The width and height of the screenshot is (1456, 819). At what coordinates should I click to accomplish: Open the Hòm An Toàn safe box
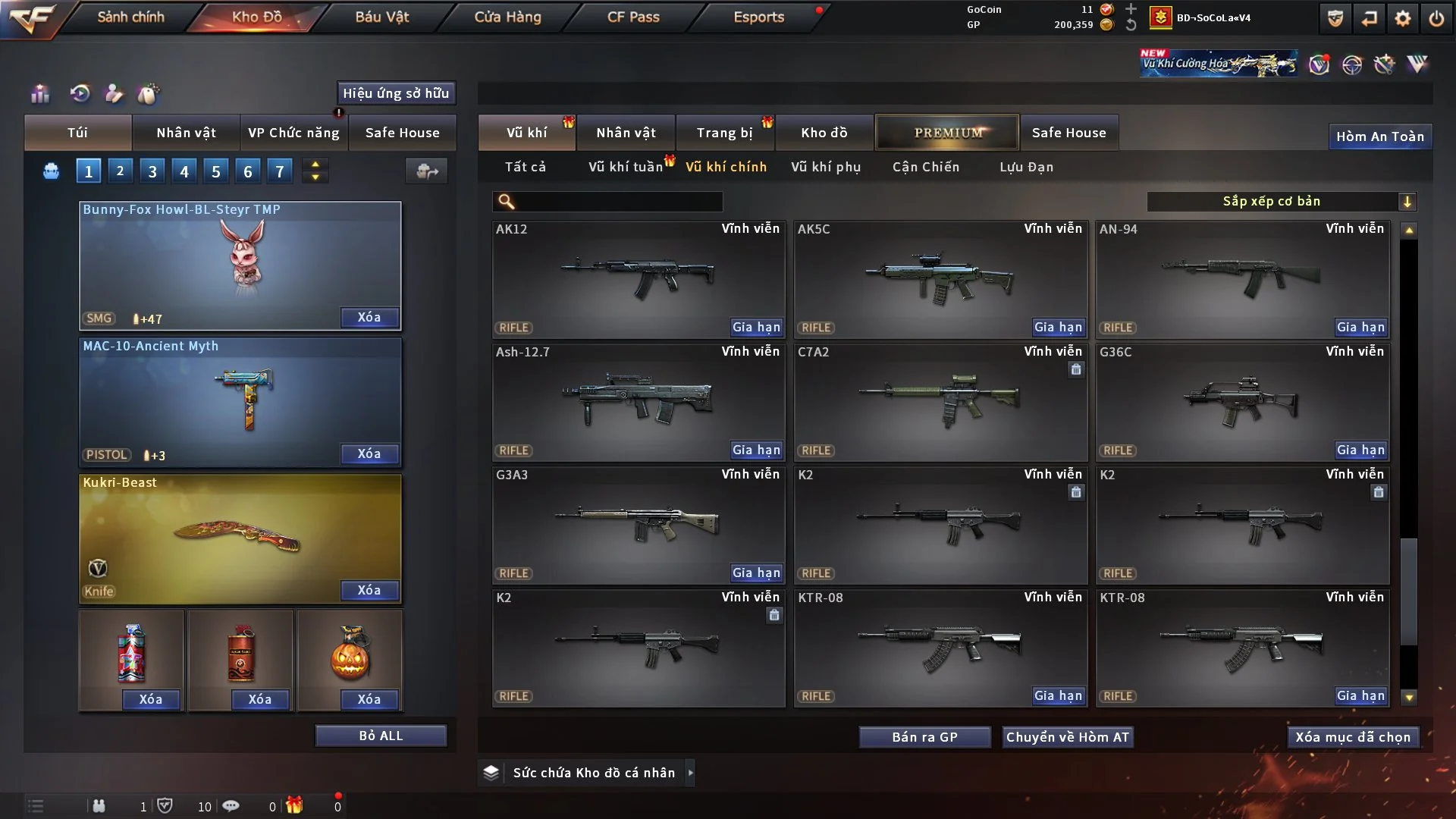(1379, 136)
